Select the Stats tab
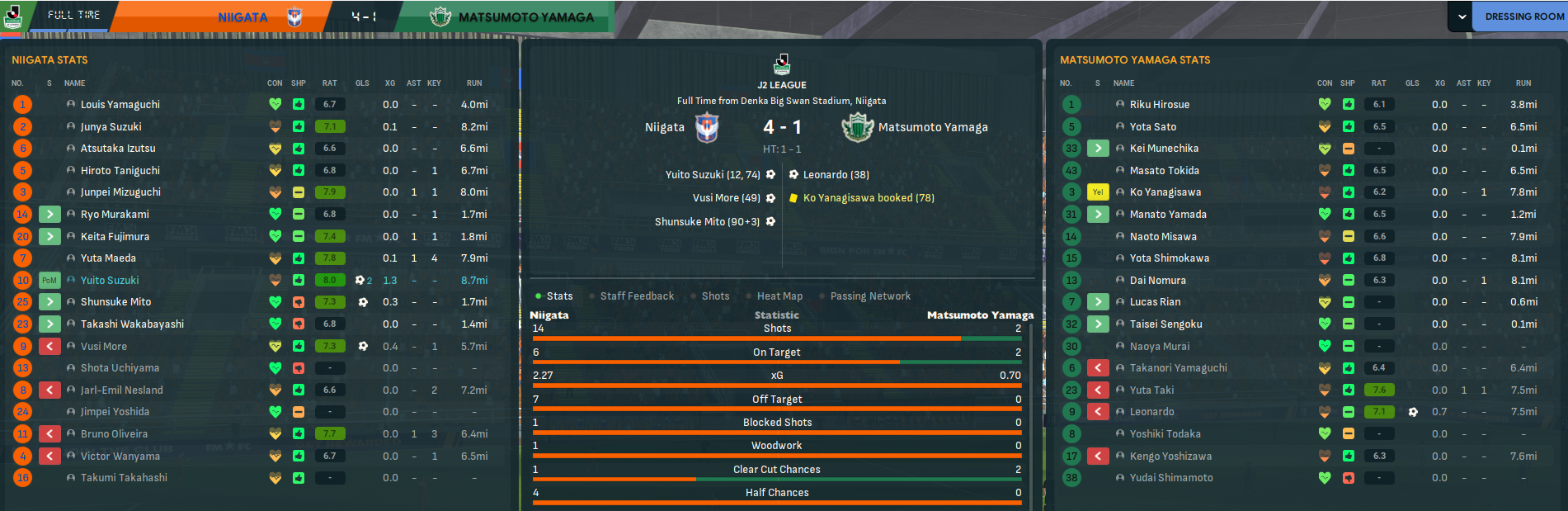The height and width of the screenshot is (511, 1568). pyautogui.click(x=559, y=296)
